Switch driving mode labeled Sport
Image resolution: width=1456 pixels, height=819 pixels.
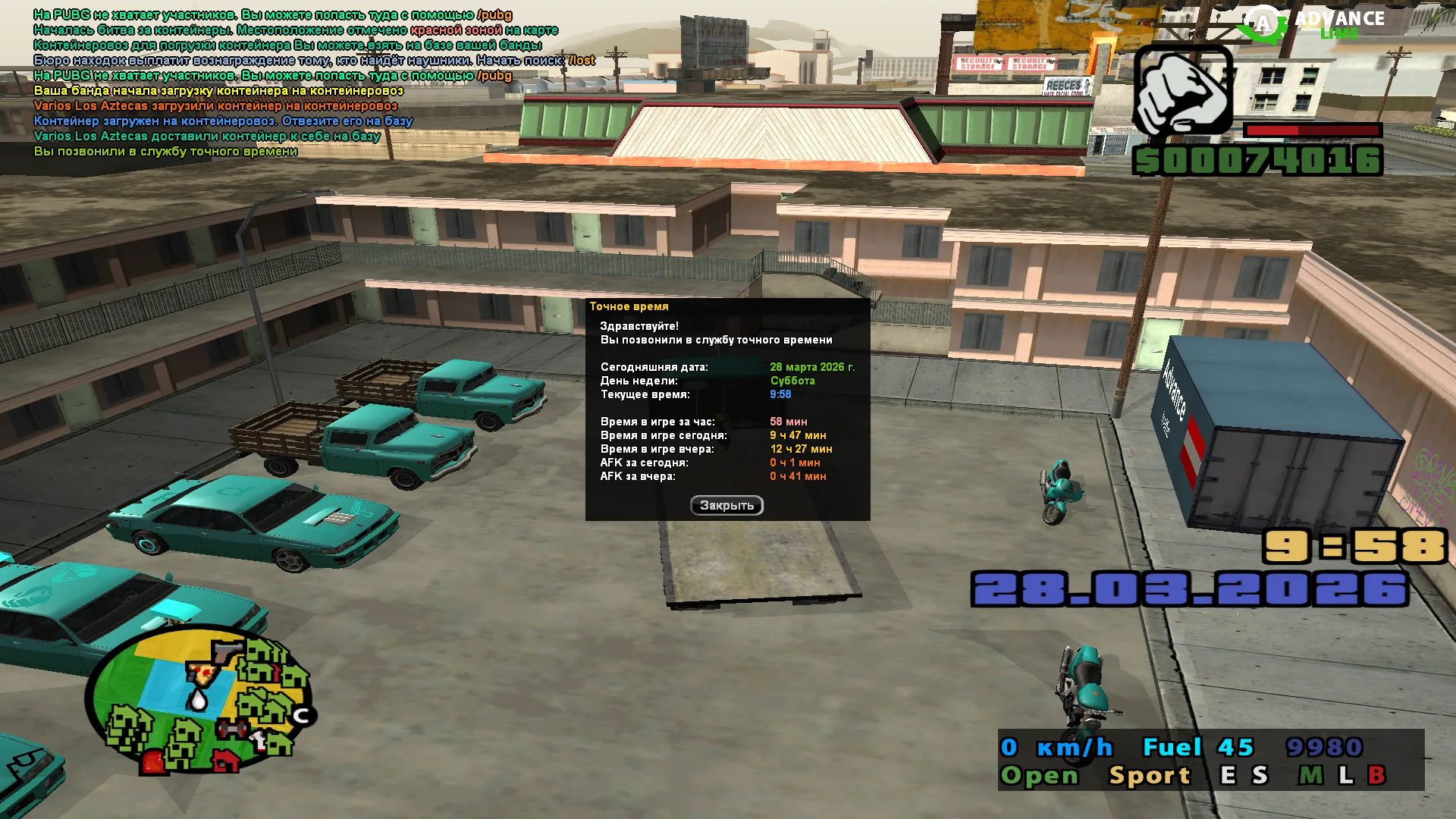(x=1150, y=775)
